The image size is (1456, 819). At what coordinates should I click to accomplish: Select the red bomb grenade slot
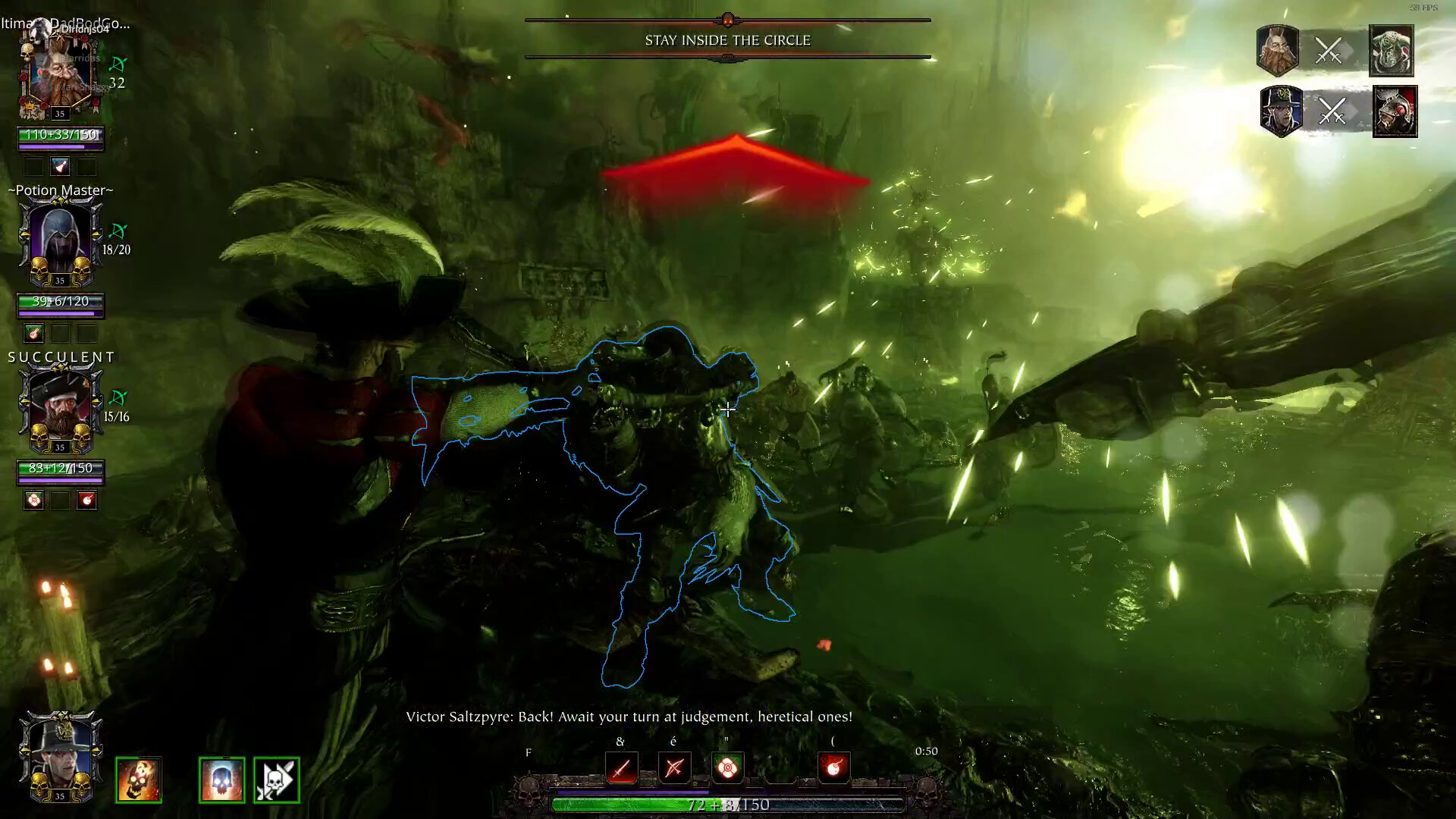tap(833, 769)
